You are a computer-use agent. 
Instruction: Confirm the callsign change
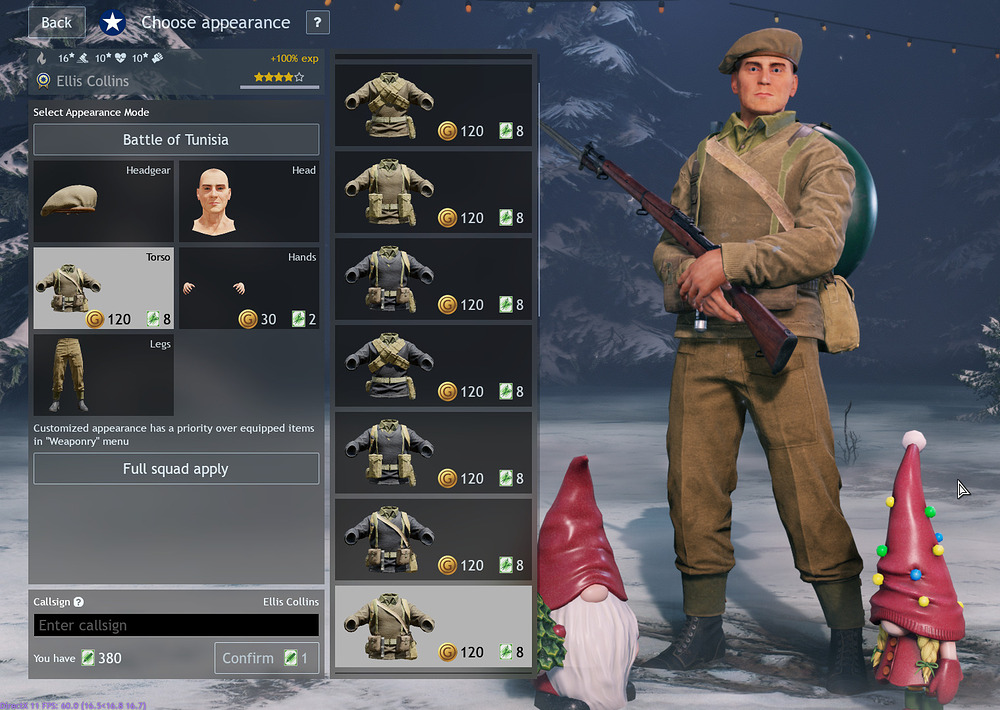click(x=266, y=658)
